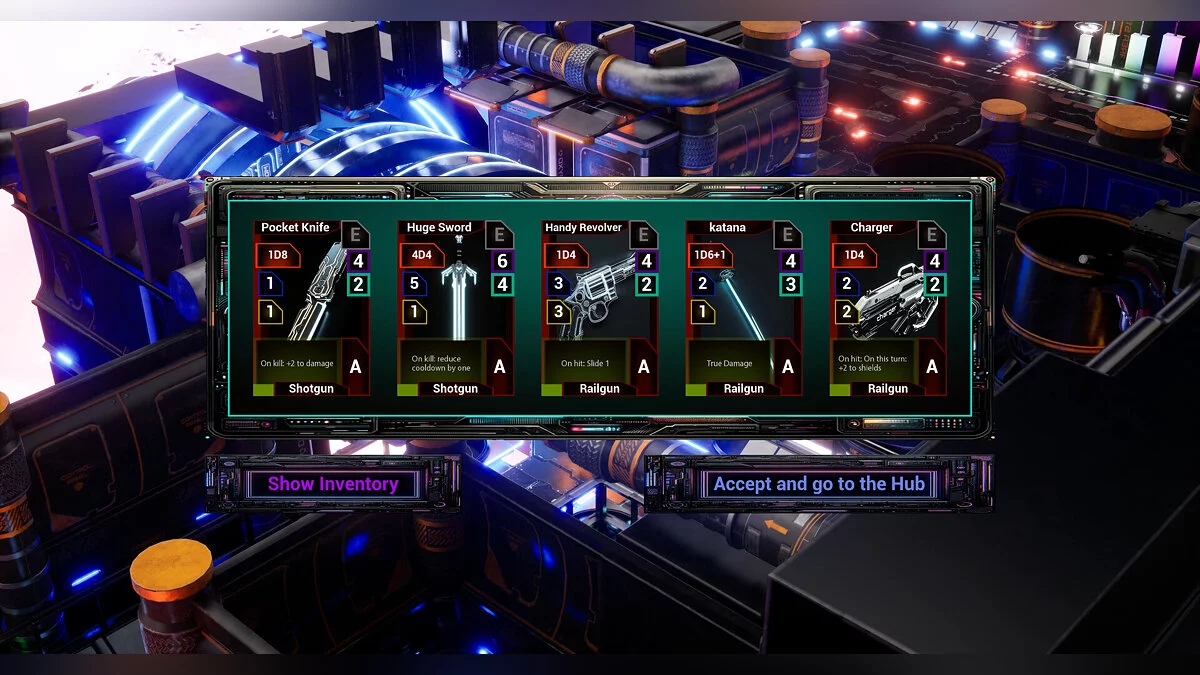Select the Pocket Knife weapon card
The image size is (1200, 675).
click(311, 308)
